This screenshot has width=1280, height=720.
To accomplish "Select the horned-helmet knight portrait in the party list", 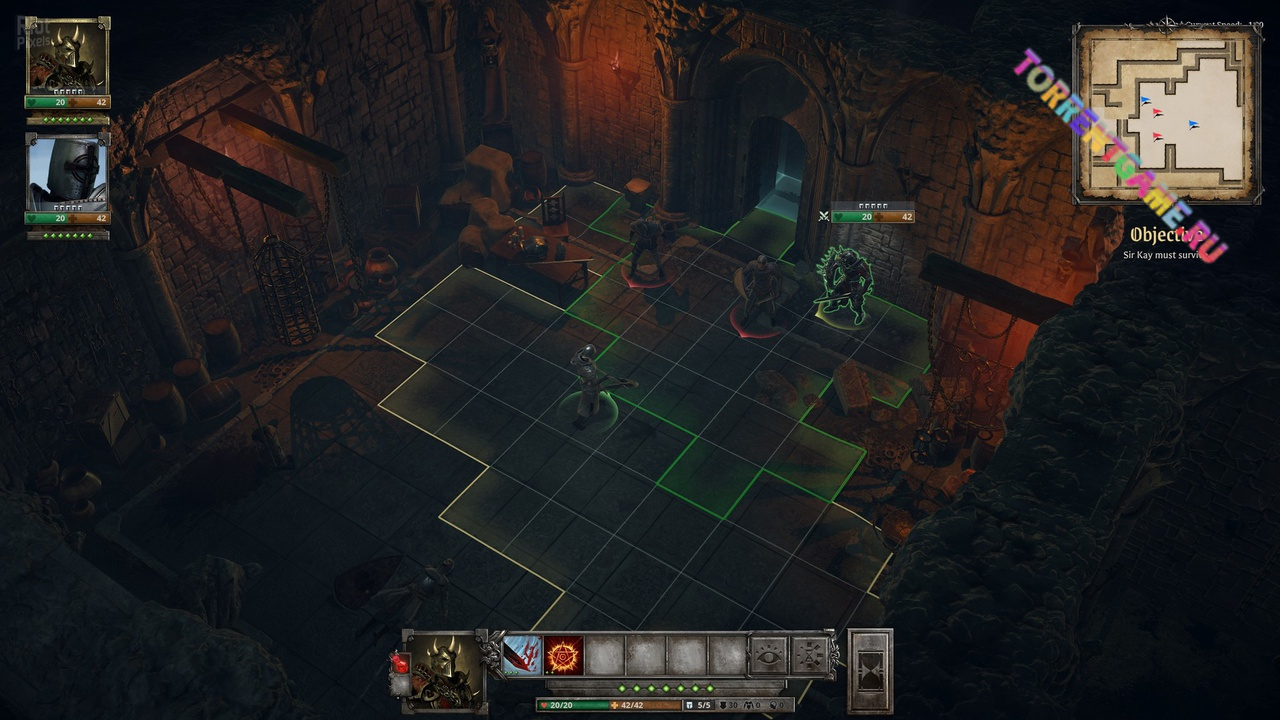I will pos(67,56).
